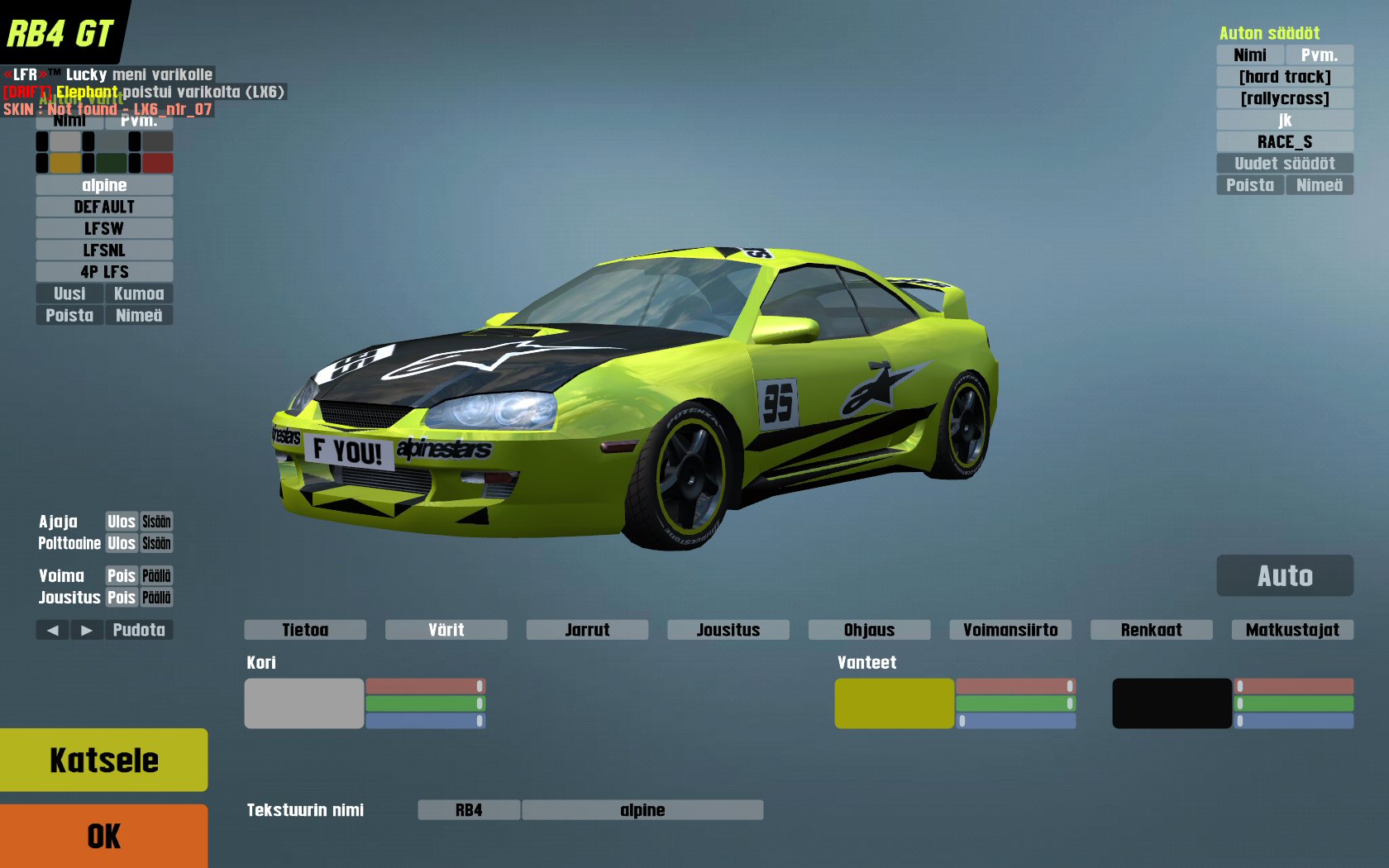Click the Pudota drop button
This screenshot has width=1389, height=868.
tap(139, 630)
